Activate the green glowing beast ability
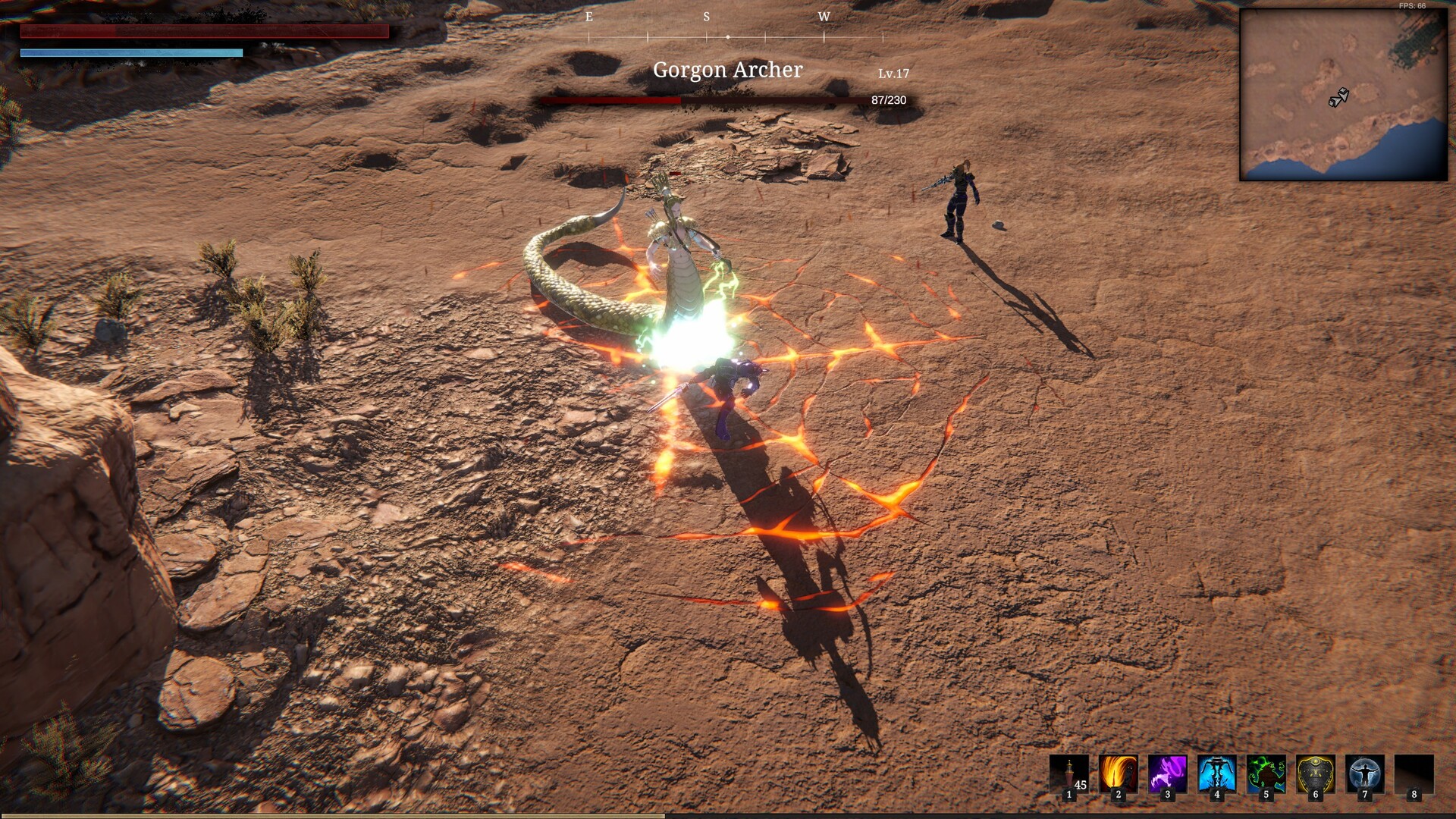The image size is (1456, 819). (1266, 774)
